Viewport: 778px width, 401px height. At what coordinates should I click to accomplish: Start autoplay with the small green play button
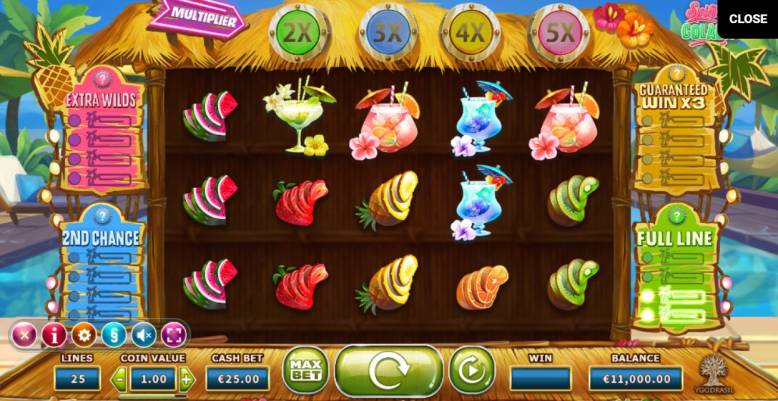coord(471,370)
